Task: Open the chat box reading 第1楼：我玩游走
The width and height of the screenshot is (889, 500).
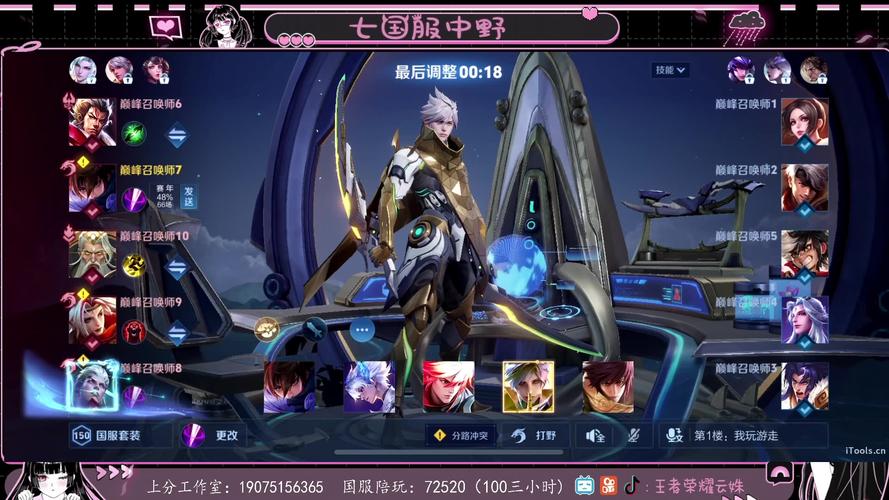Action: (x=743, y=435)
